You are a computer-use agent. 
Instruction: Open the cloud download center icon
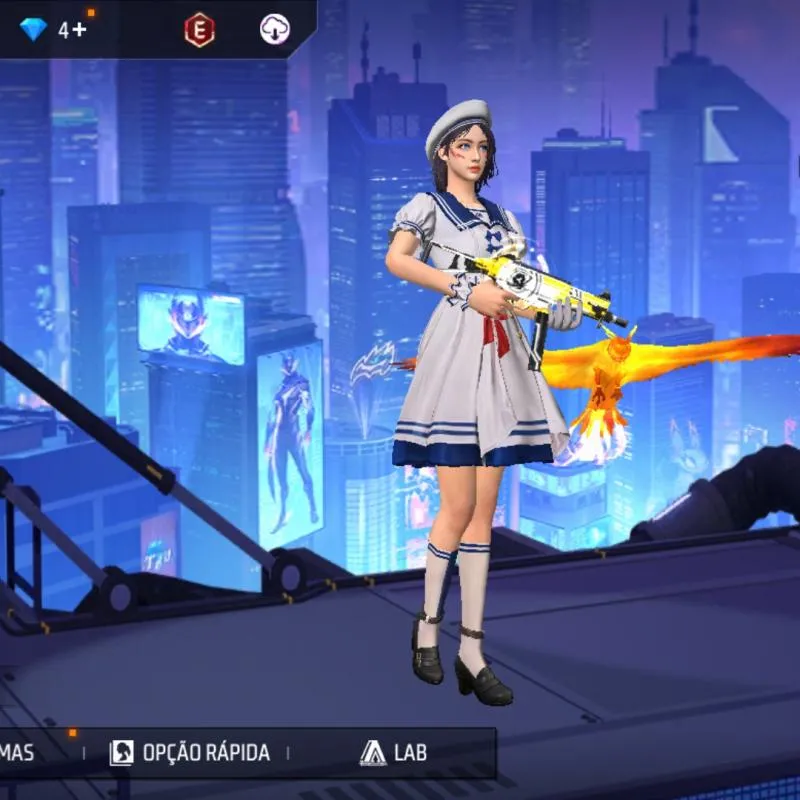pyautogui.click(x=274, y=30)
